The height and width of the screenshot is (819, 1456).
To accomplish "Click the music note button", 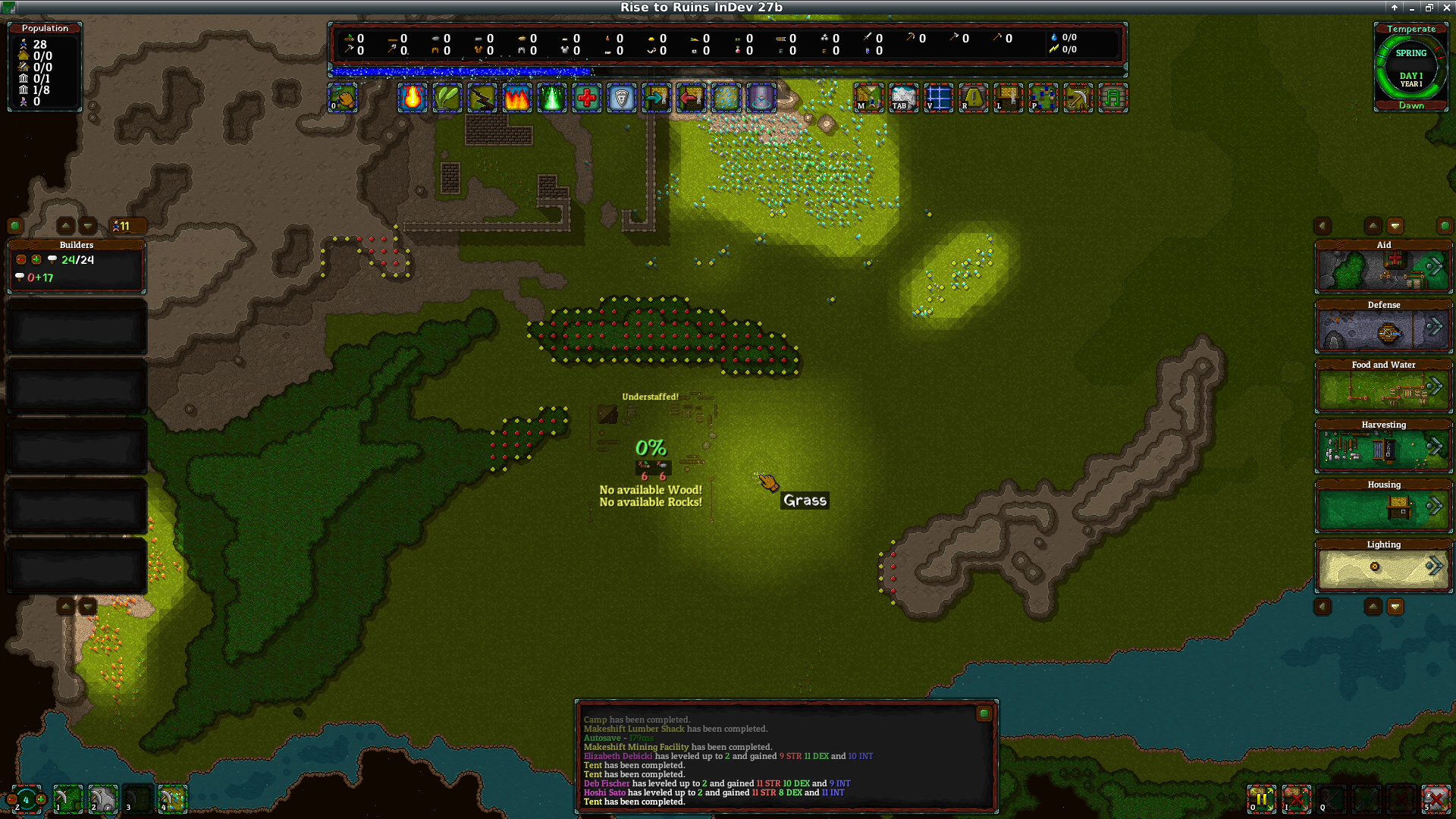I will (x=1112, y=99).
